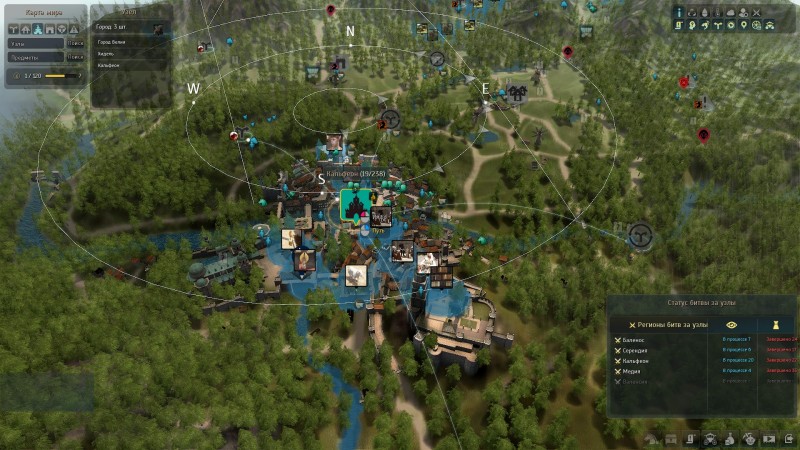Click the Calpheon city icon on map
This screenshot has width=800, height=450.
tap(352, 204)
